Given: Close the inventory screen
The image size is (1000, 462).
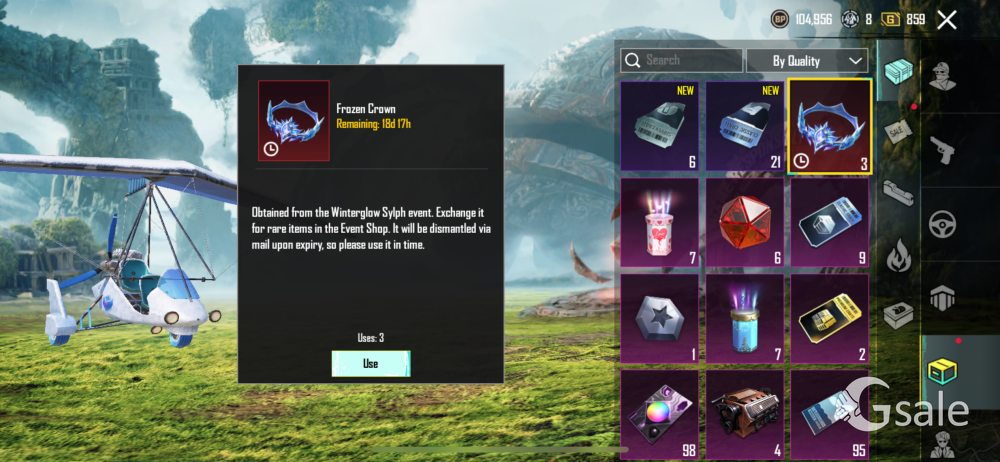Looking at the screenshot, I should (946, 19).
